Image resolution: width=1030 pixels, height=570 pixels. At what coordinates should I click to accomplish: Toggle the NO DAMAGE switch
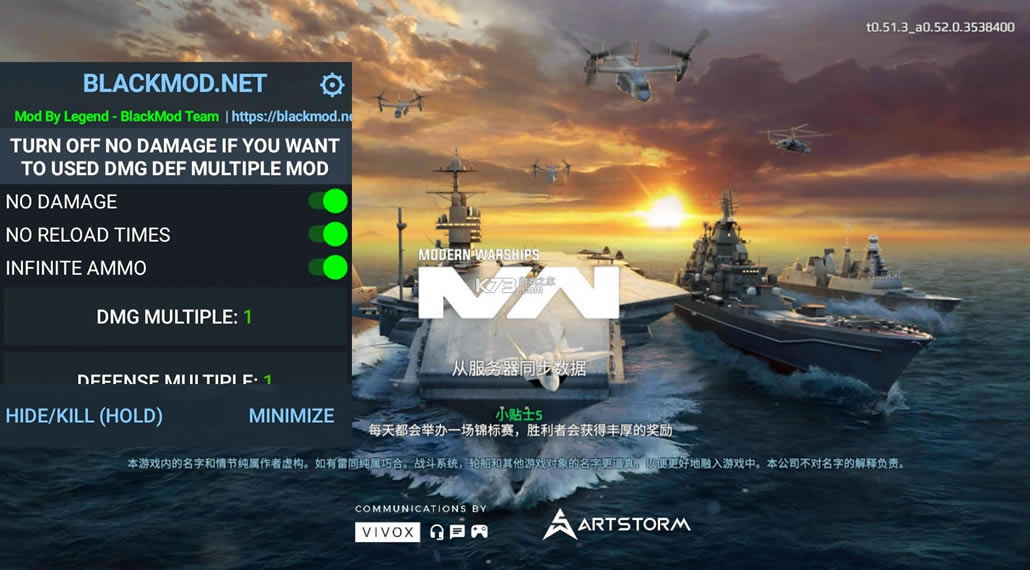point(328,201)
